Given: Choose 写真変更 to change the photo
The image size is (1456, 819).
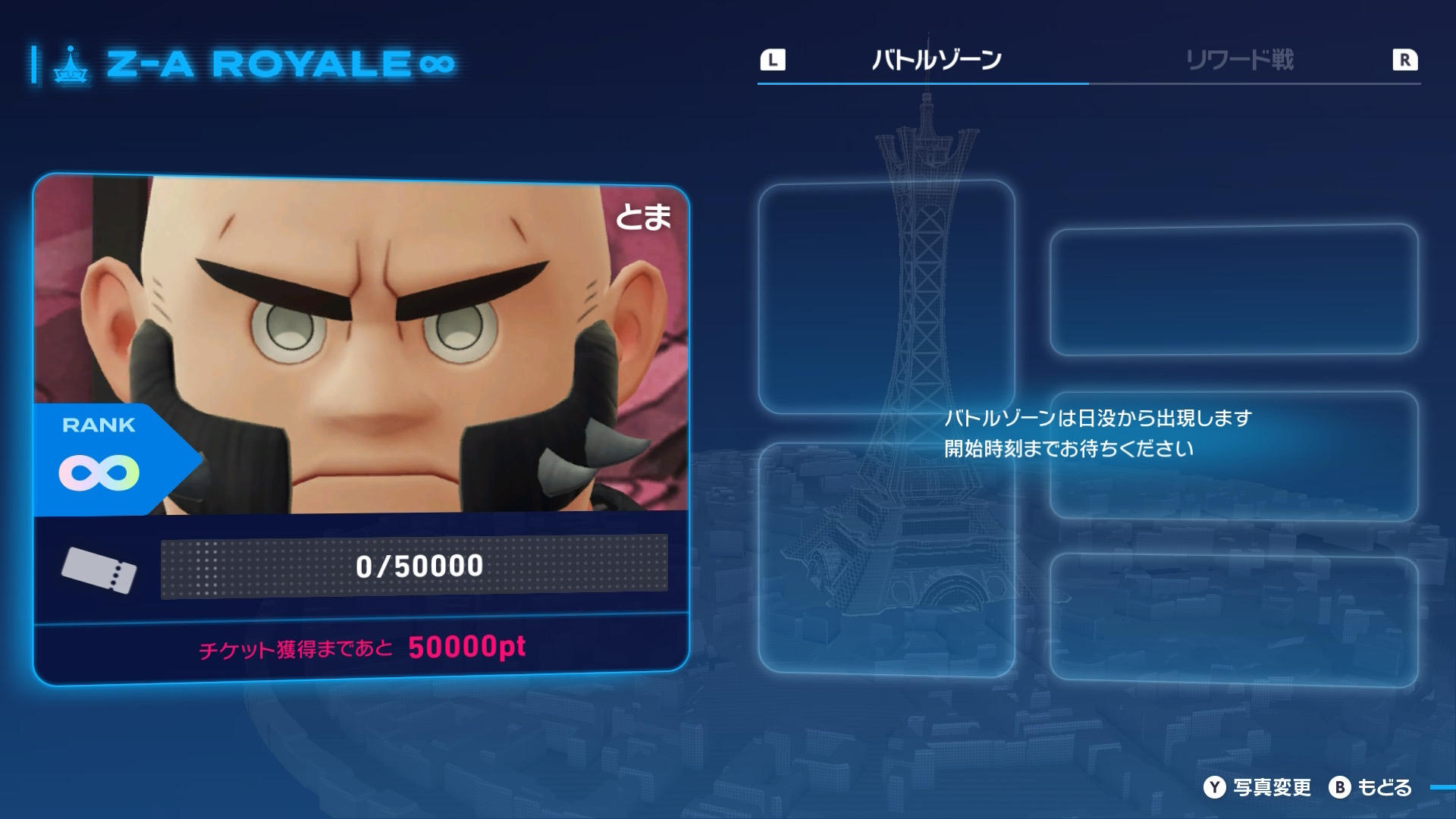Looking at the screenshot, I should coord(1257,788).
